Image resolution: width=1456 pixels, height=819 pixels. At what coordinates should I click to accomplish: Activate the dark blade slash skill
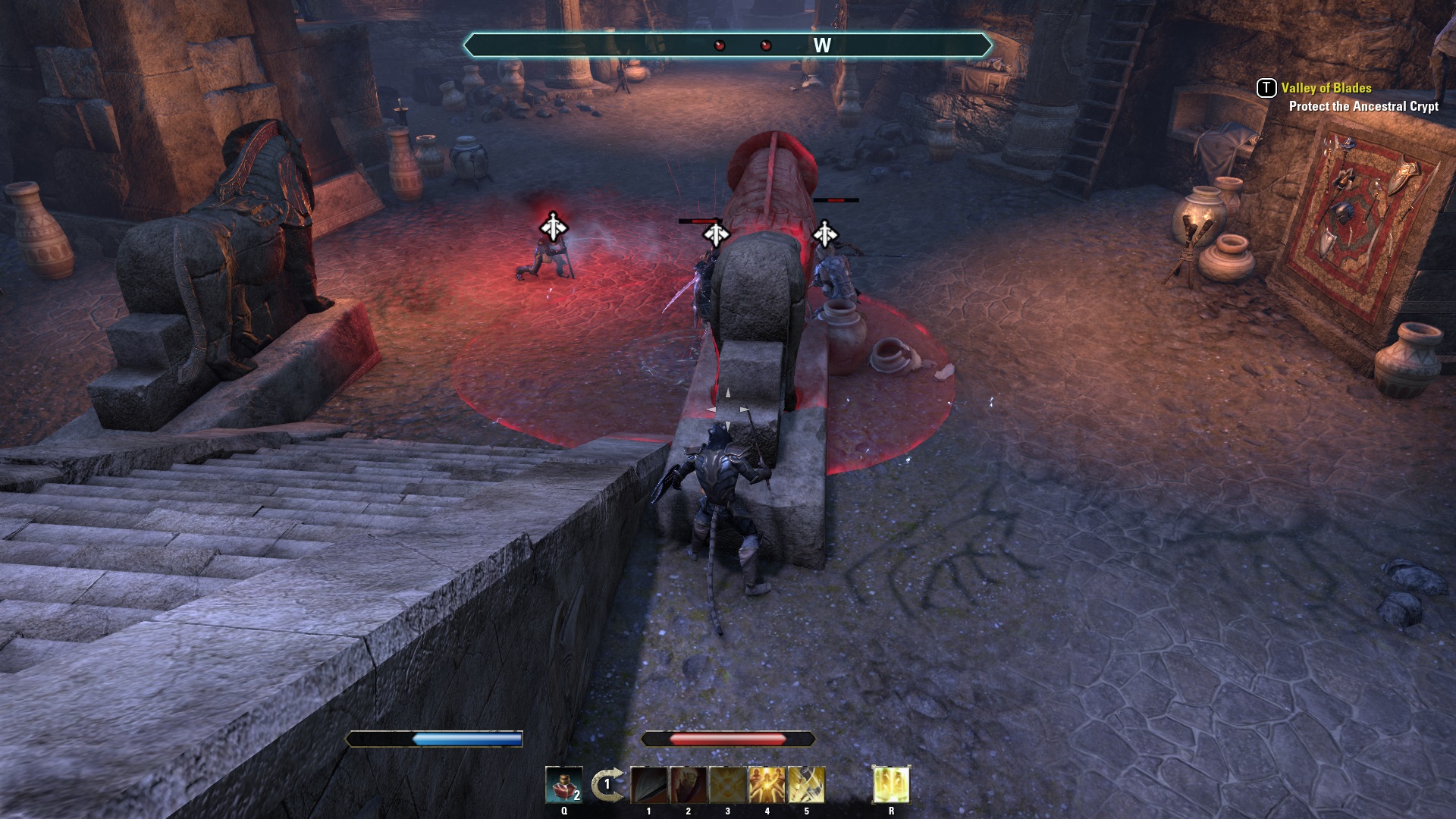pos(648,785)
